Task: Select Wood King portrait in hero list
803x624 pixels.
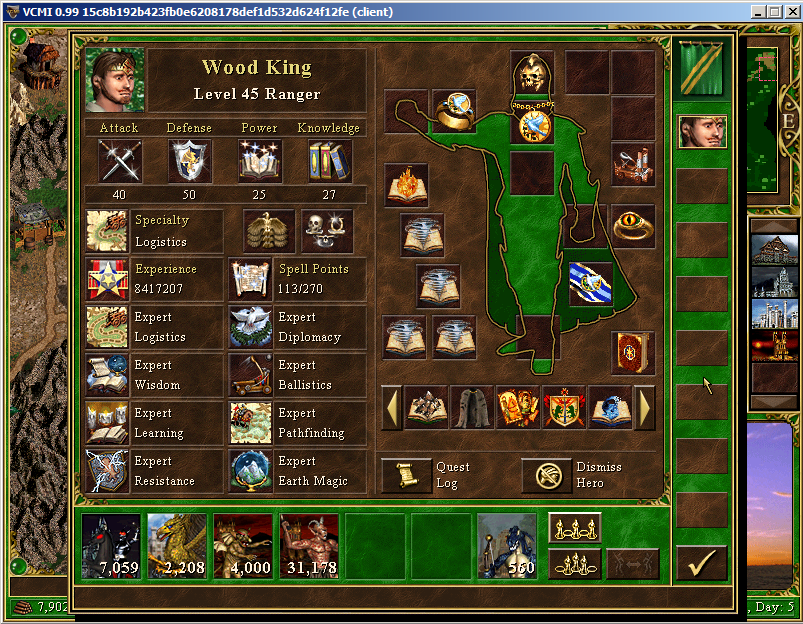Action: [702, 131]
